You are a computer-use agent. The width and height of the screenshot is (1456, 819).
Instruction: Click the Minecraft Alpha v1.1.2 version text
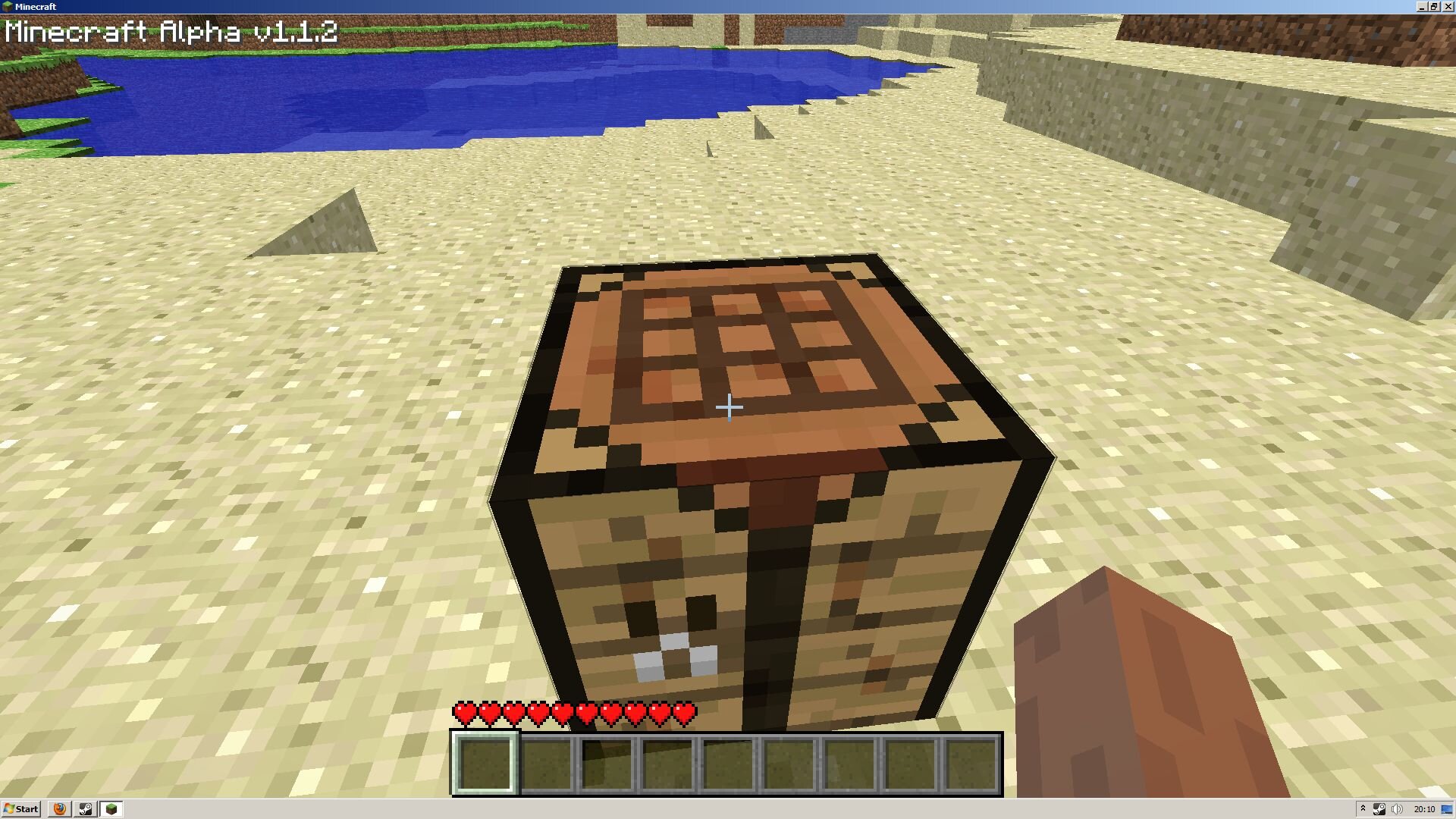click(x=171, y=32)
